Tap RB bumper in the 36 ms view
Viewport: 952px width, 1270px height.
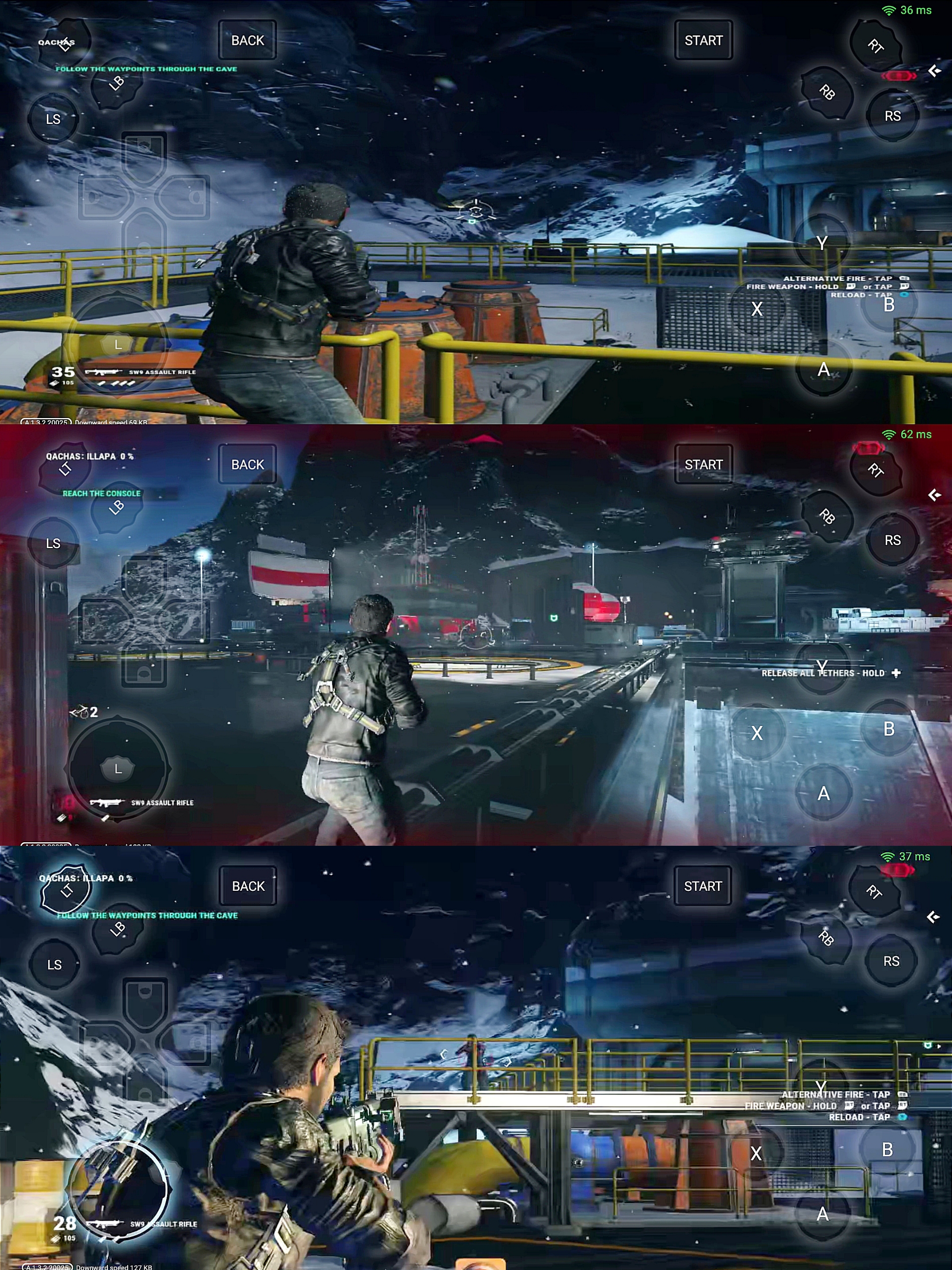click(827, 92)
